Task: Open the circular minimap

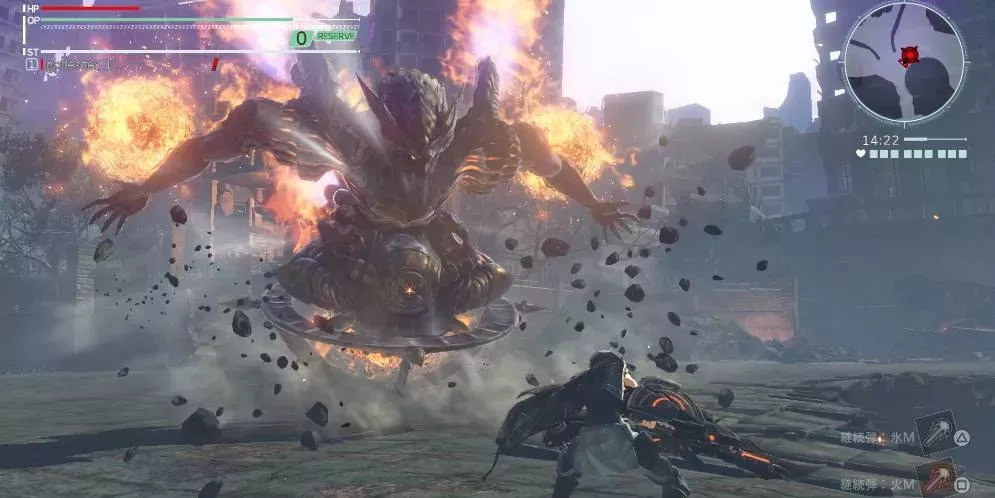Action: [903, 62]
